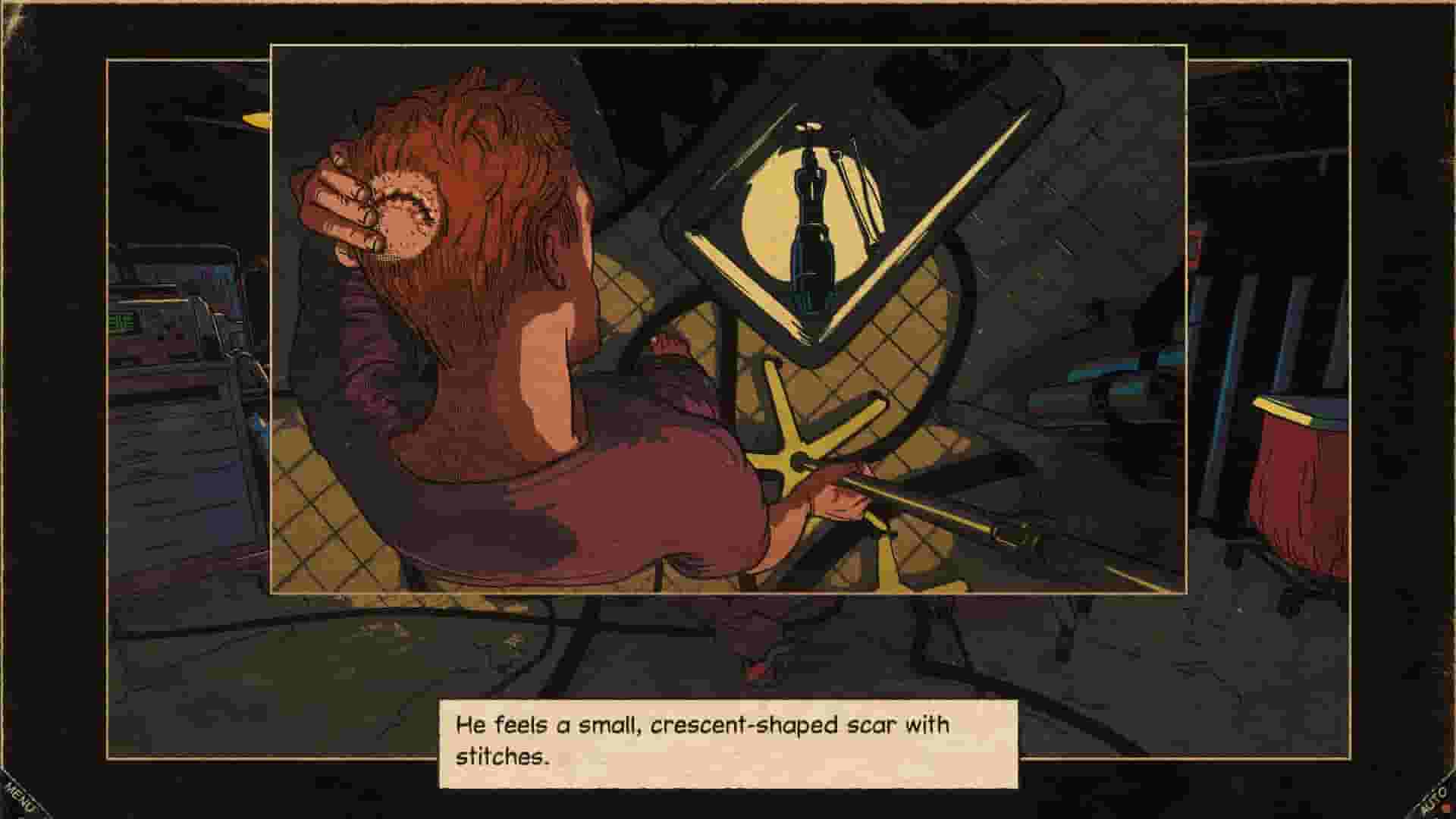Select the tilted mirror above the character

point(834,205)
